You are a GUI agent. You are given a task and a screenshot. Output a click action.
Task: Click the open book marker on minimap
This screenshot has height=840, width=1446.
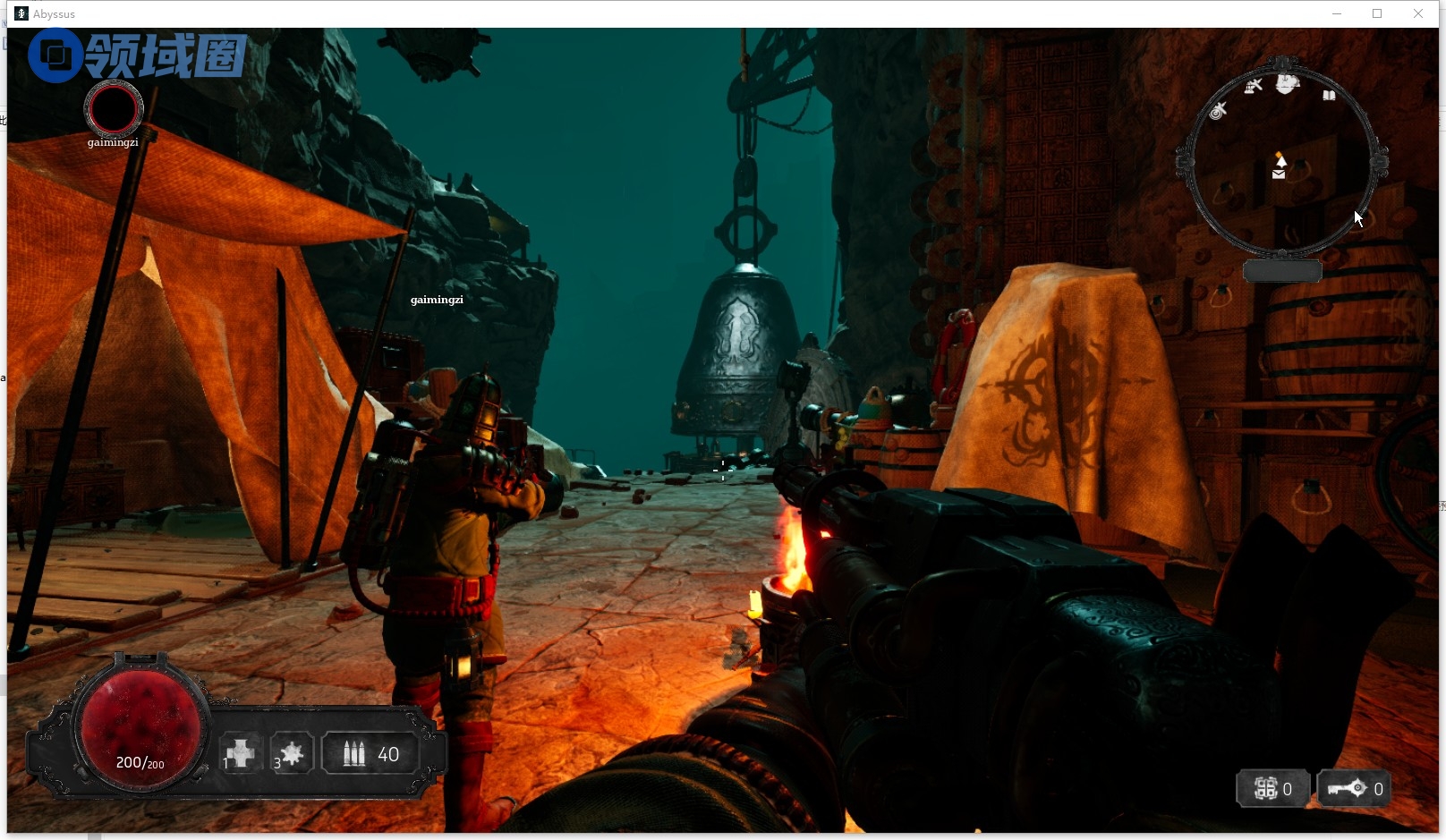tap(1329, 95)
